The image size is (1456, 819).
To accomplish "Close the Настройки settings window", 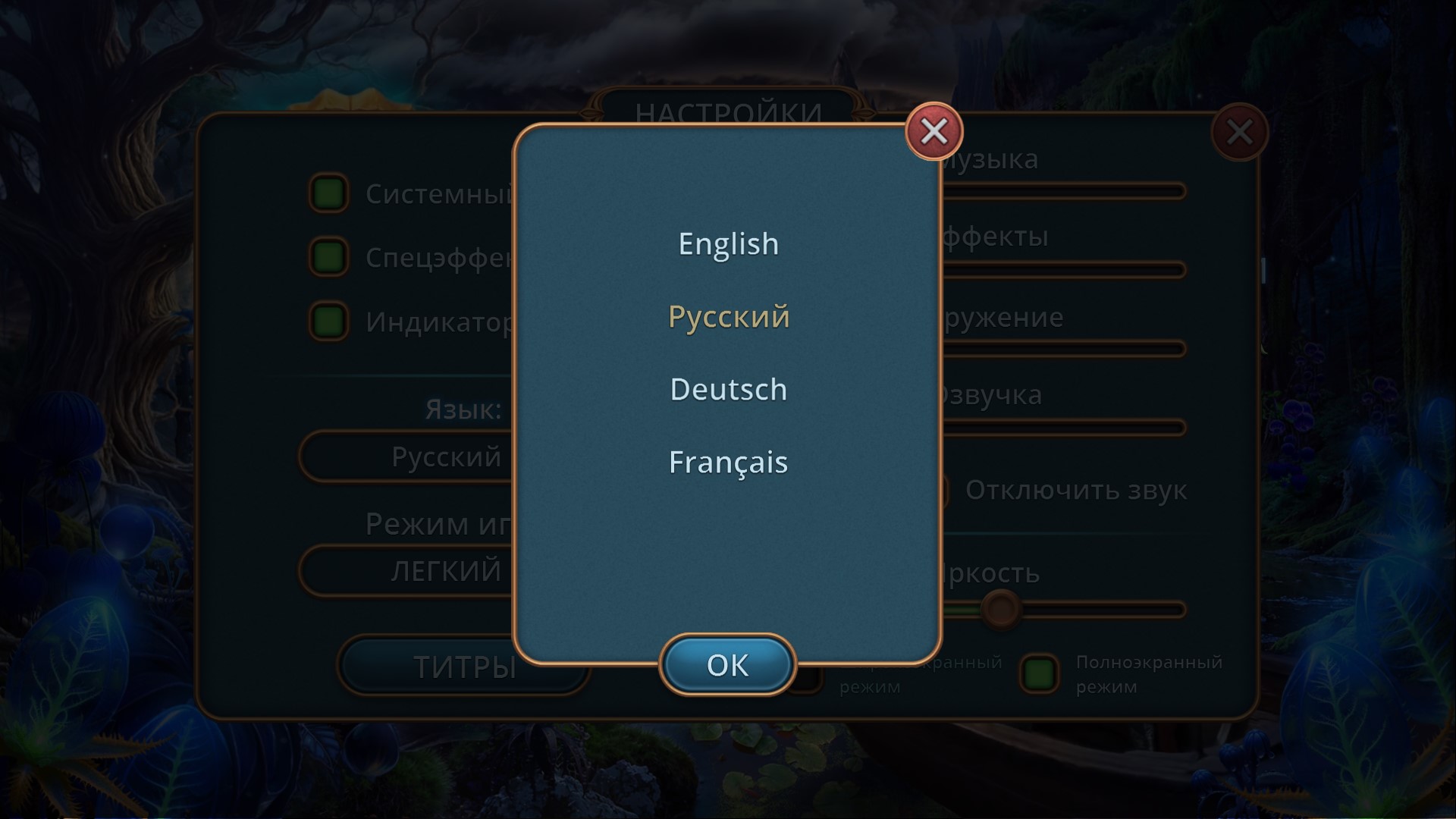I will (1239, 133).
